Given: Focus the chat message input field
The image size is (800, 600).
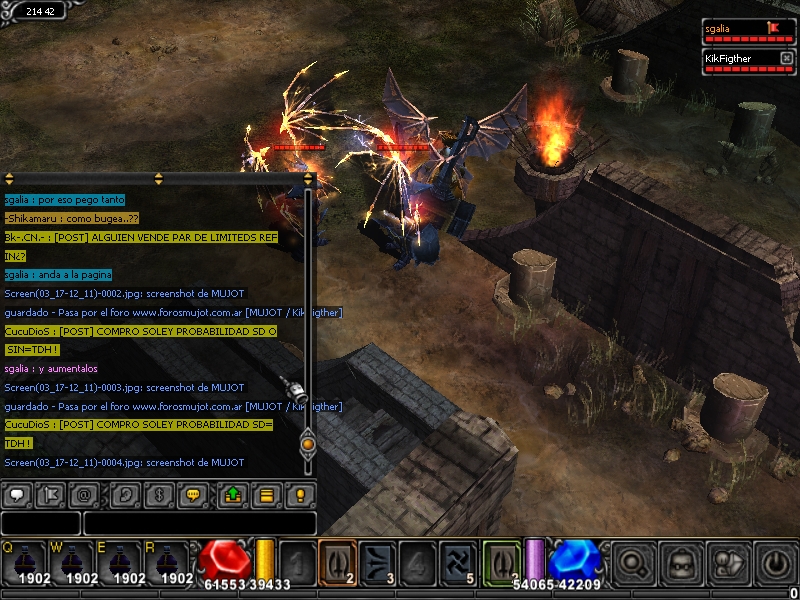Looking at the screenshot, I should [200, 523].
